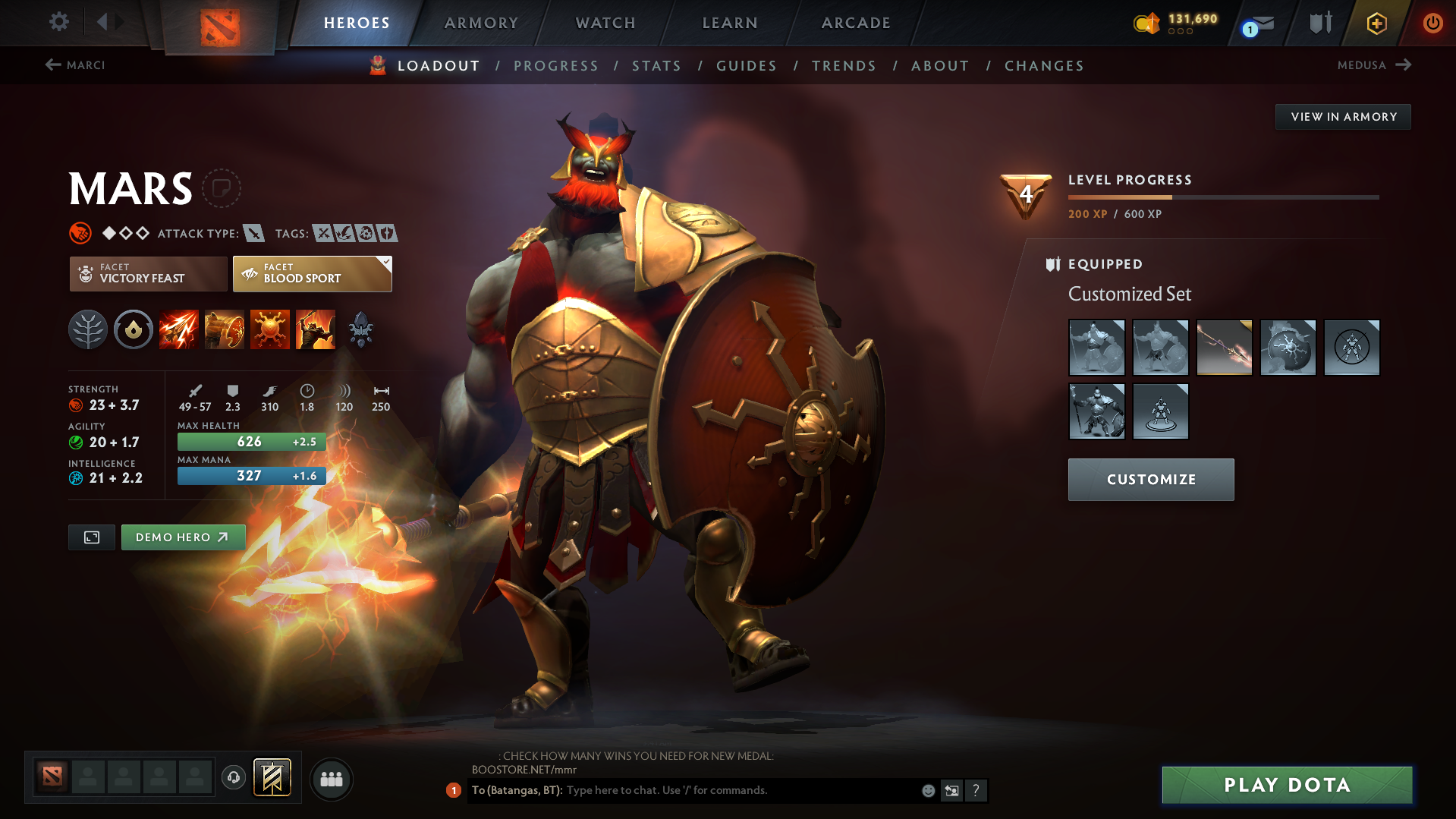Open the God's Rebuke ability icon
1456x819 pixels.
click(x=225, y=329)
